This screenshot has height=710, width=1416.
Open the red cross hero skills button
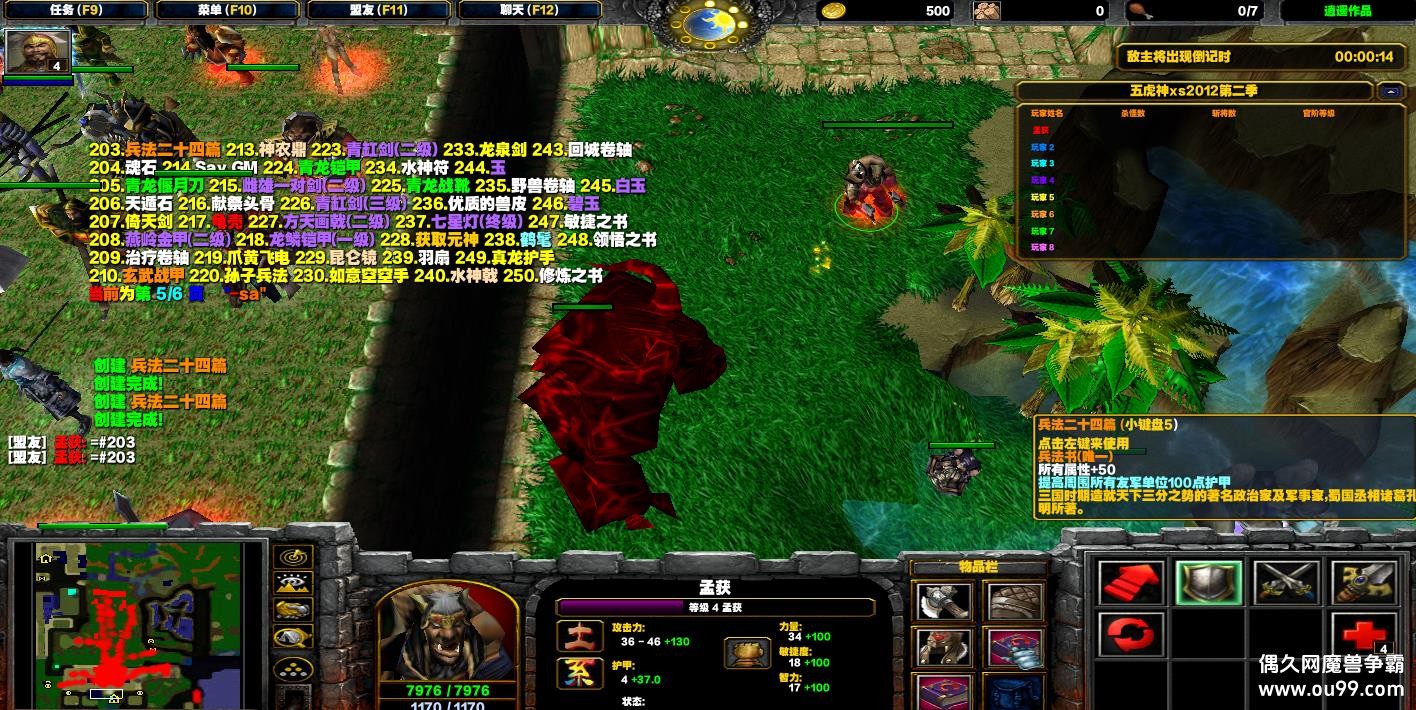[1362, 634]
